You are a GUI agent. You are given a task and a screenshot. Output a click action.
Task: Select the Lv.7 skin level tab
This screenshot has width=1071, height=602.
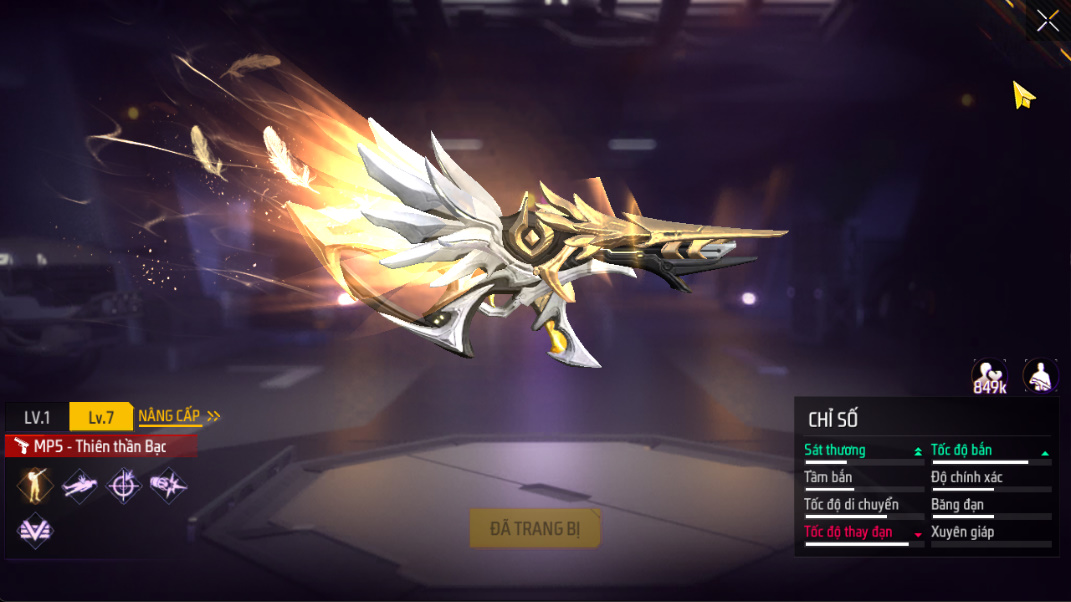pos(101,417)
